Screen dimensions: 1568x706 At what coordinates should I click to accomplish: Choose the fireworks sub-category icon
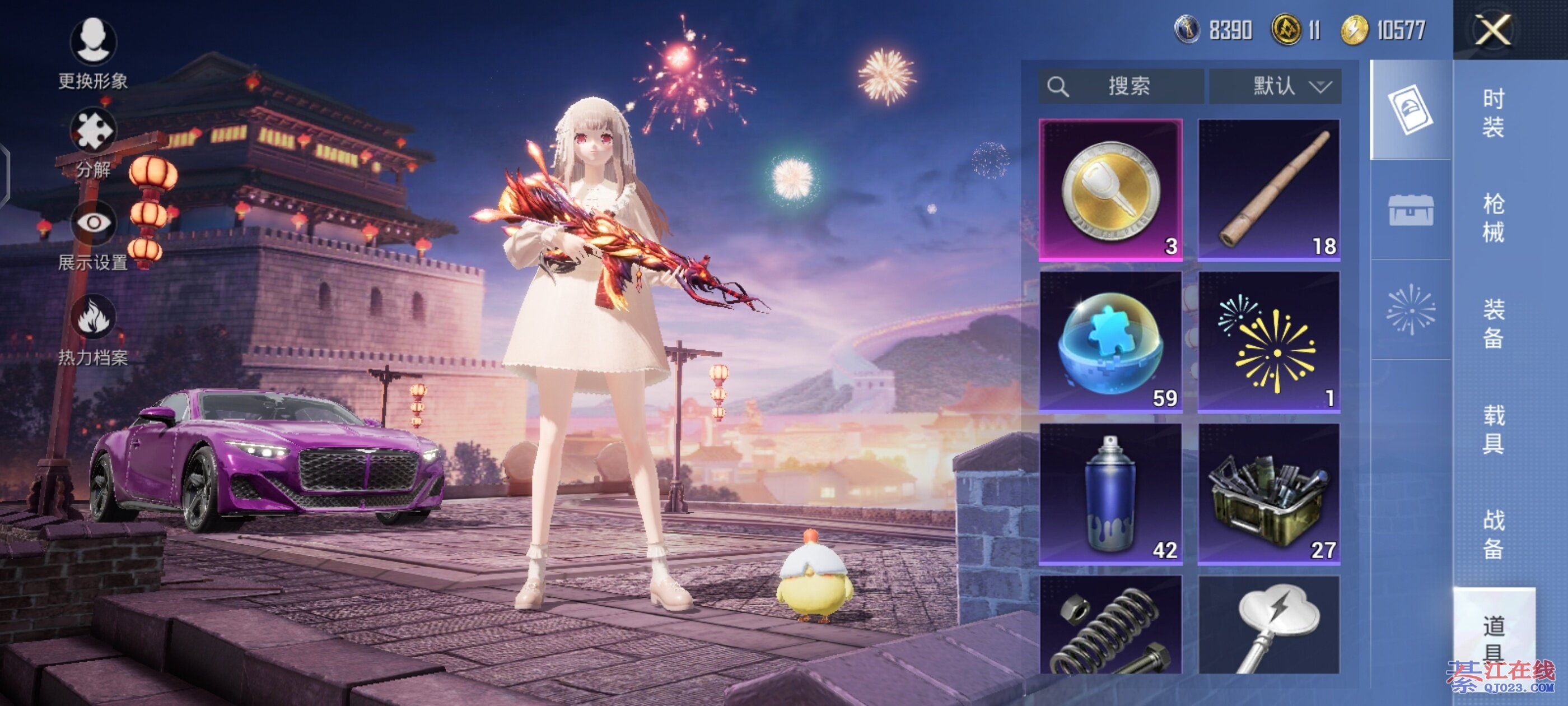tap(1410, 309)
